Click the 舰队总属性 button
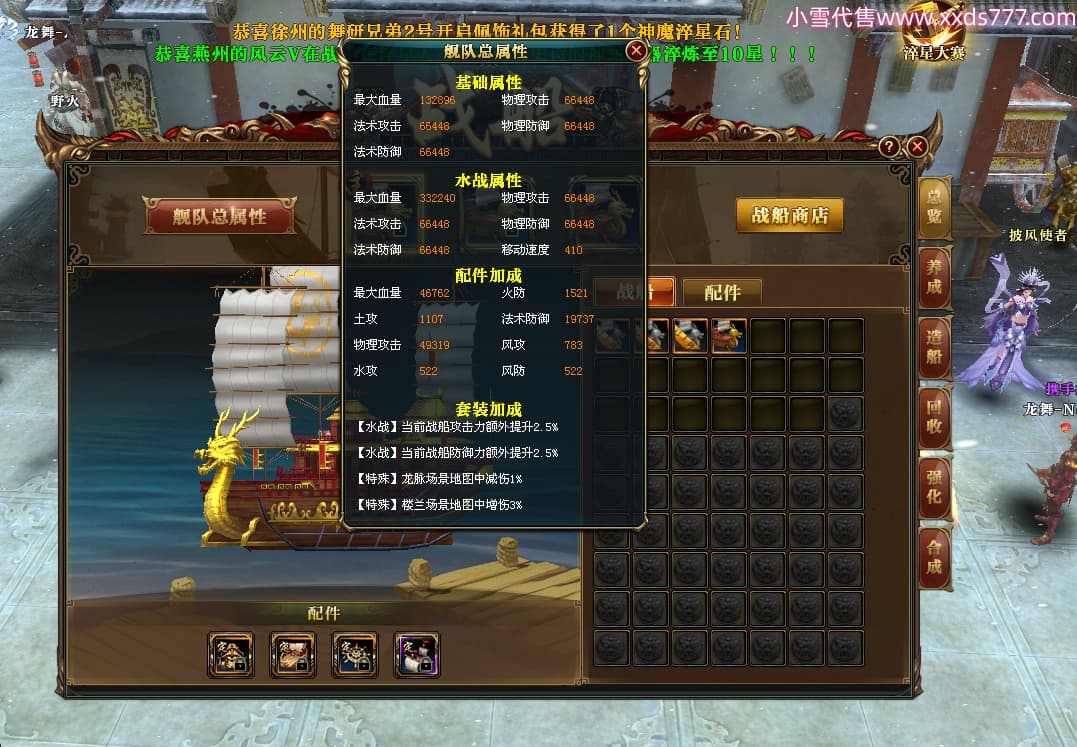Image resolution: width=1077 pixels, height=747 pixels. [x=220, y=216]
